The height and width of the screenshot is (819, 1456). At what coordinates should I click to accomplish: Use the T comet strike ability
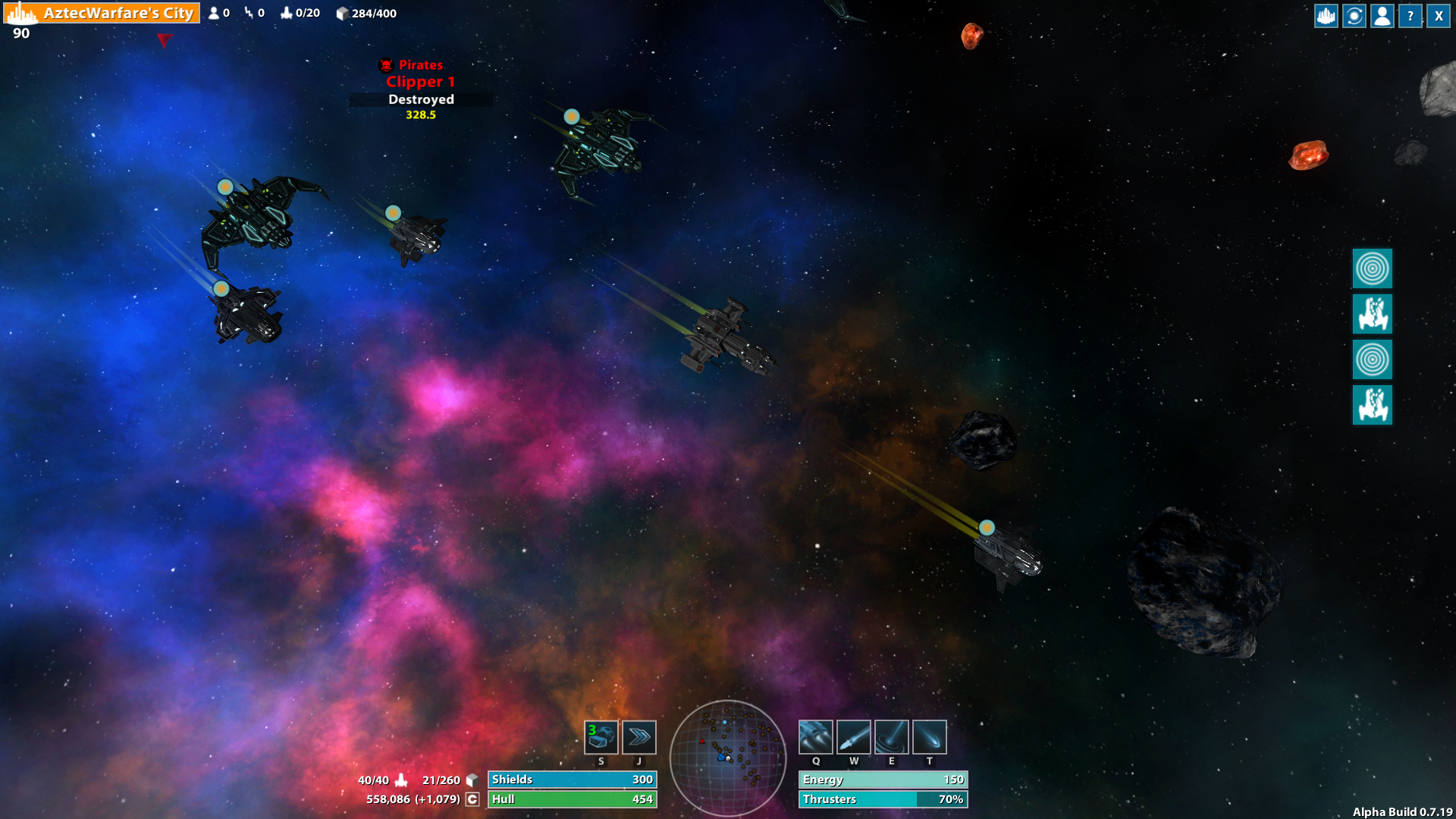click(x=928, y=736)
